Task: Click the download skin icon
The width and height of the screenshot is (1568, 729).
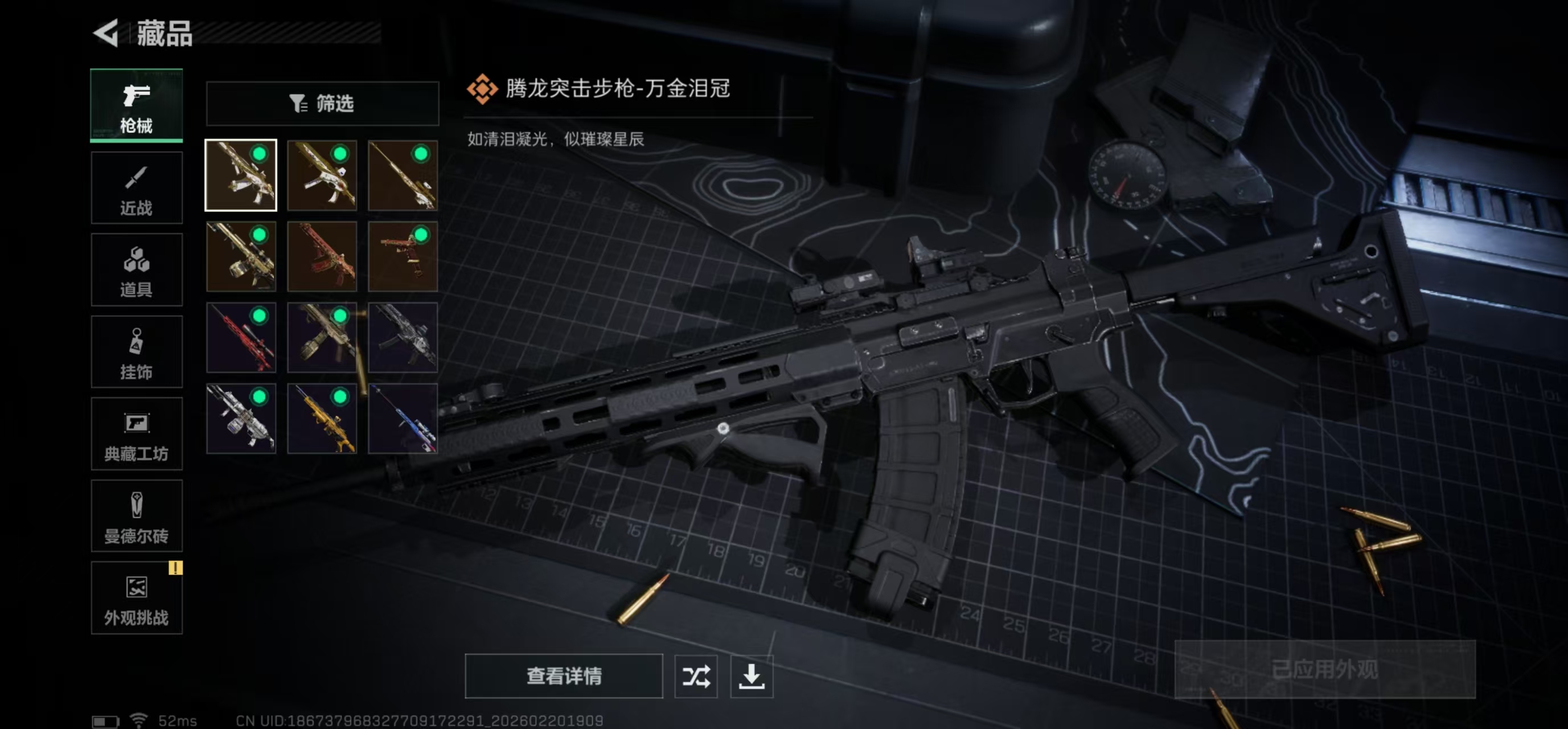Action: point(752,675)
